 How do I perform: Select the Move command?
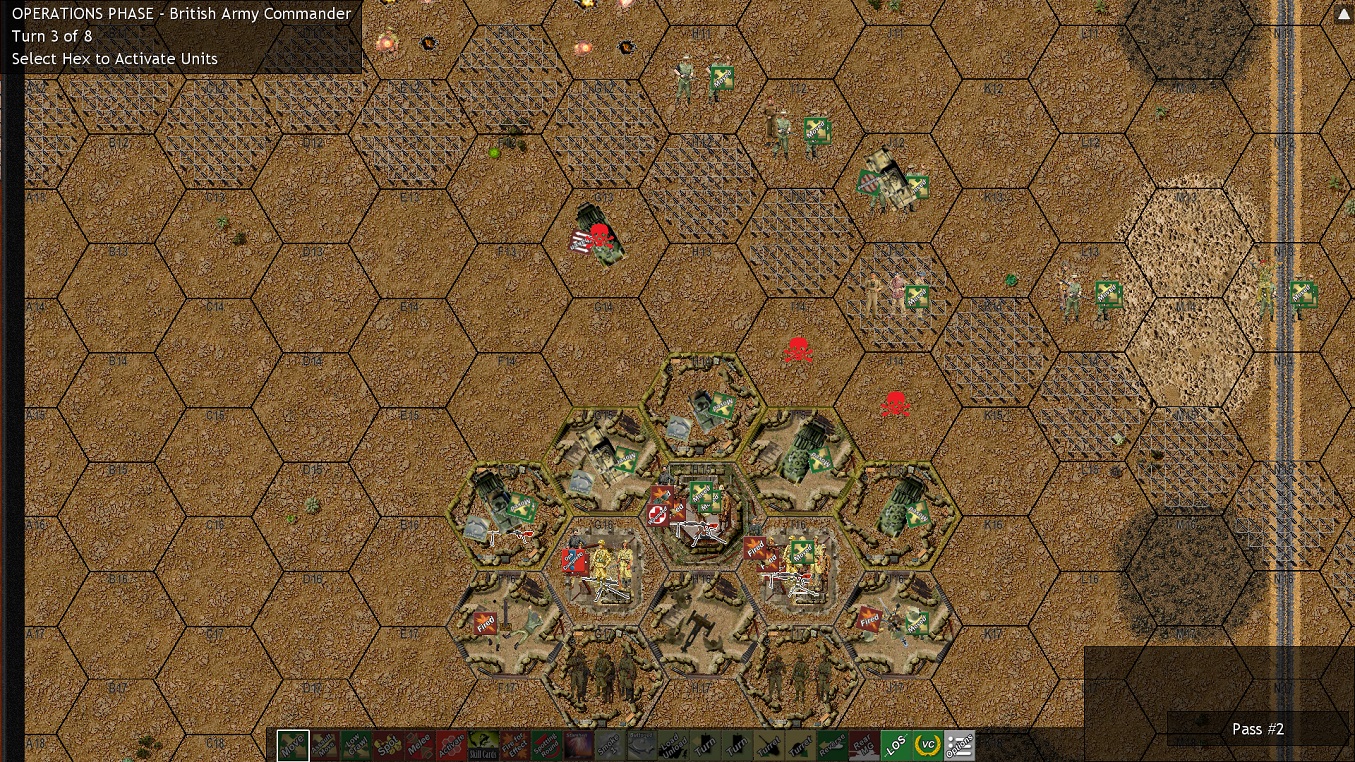[292, 744]
